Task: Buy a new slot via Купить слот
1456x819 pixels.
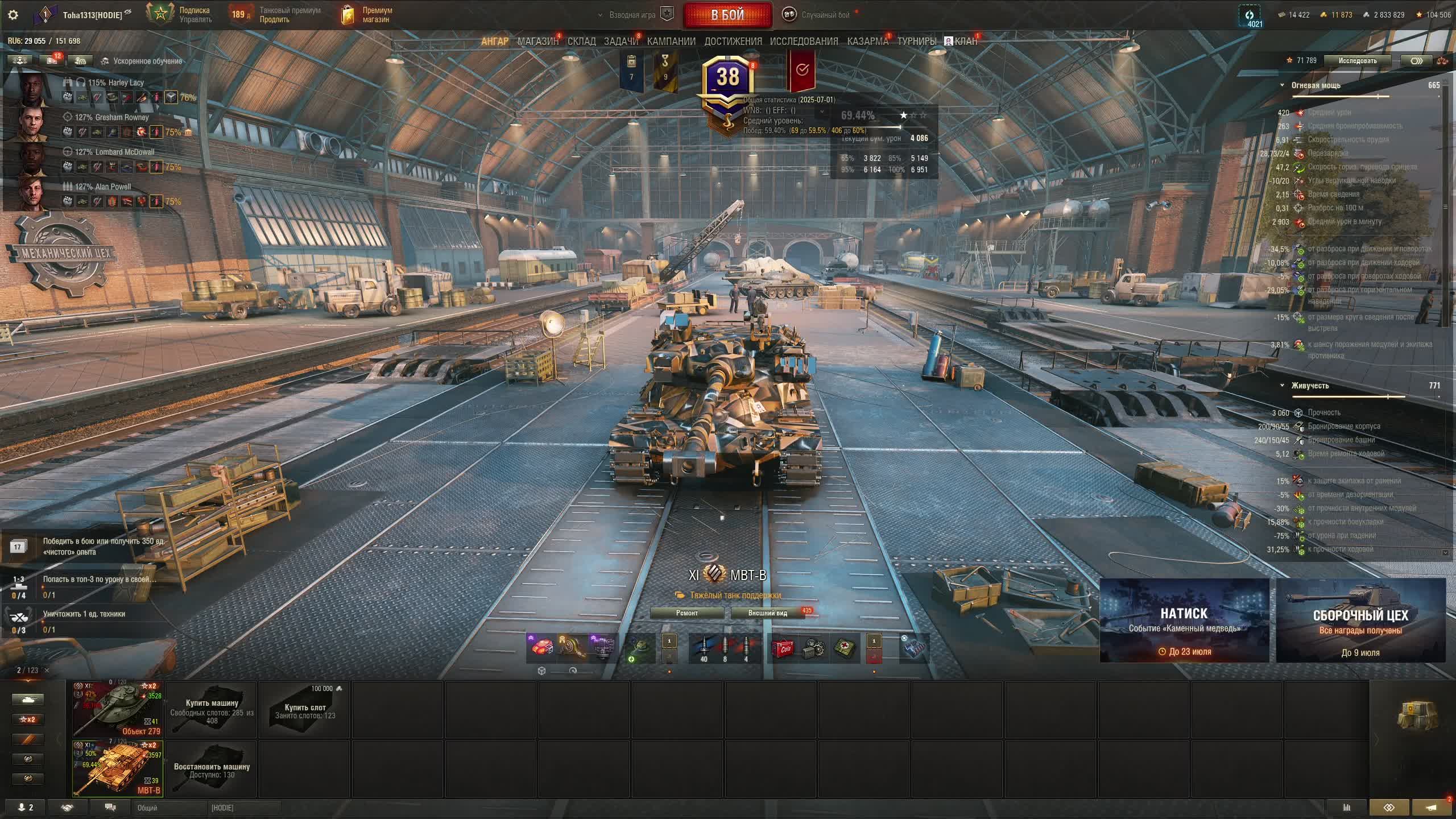Action: [305, 709]
